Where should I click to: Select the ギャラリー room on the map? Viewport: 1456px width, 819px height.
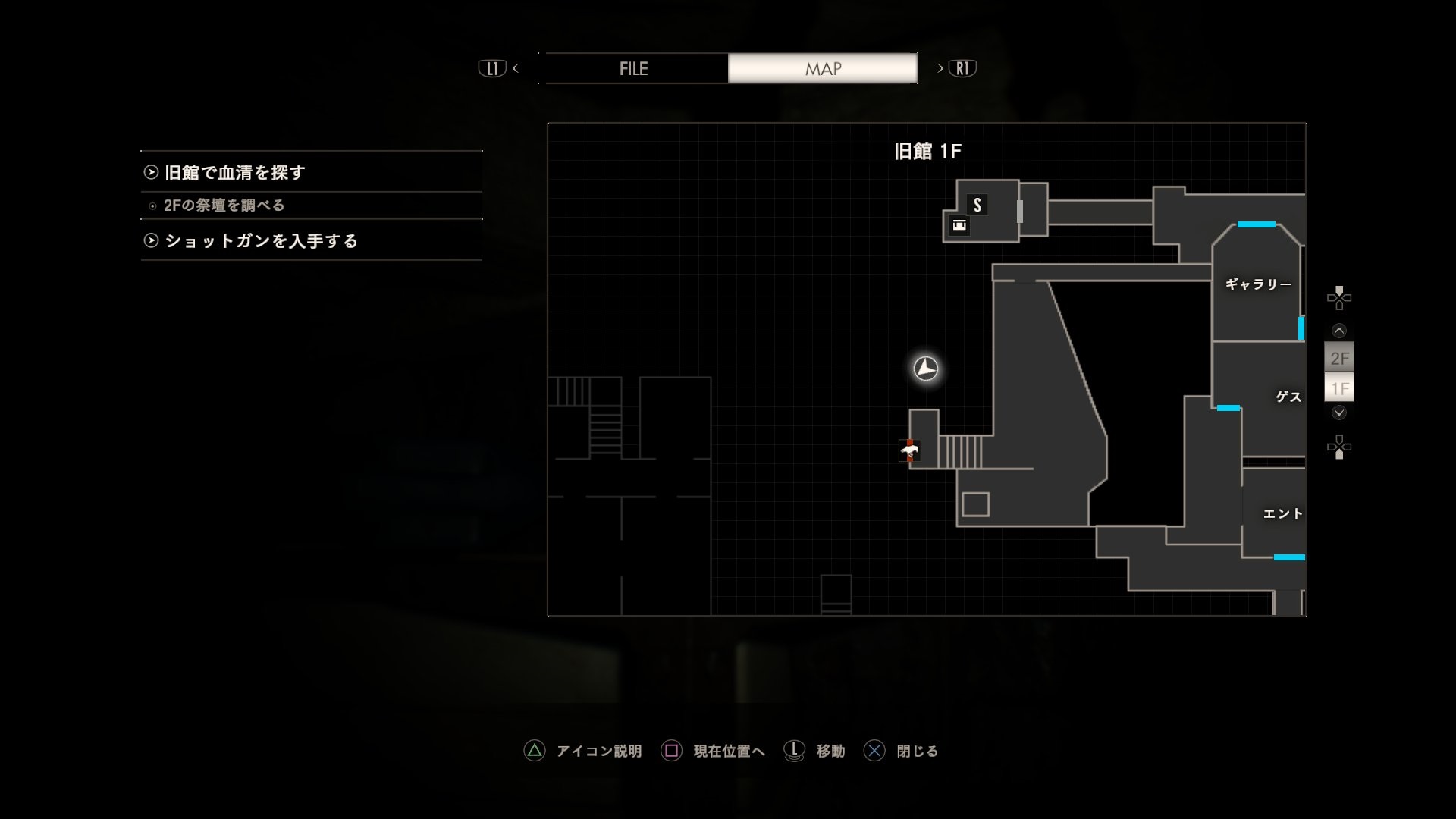[x=1258, y=284]
